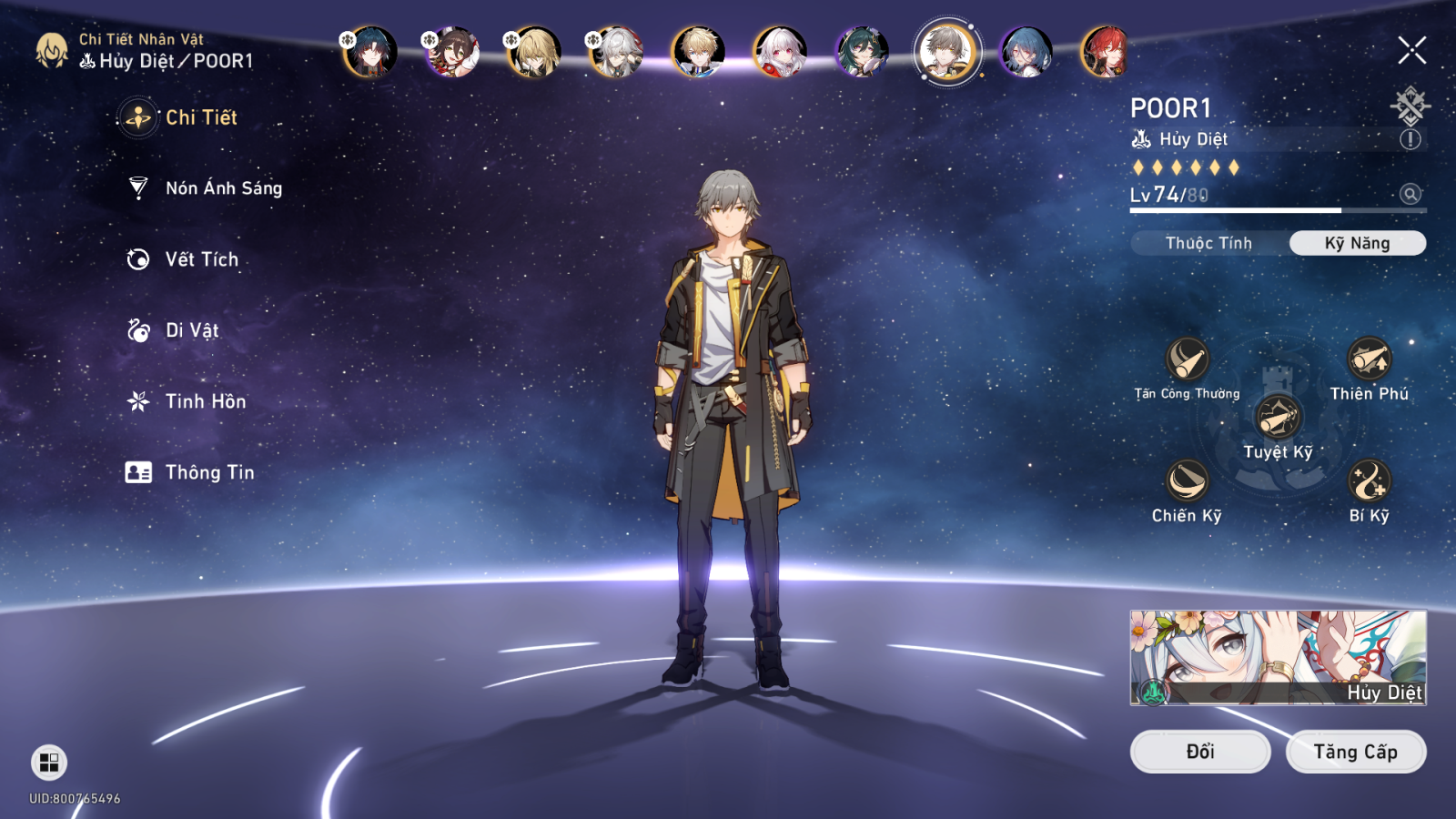Open the Tuyệt Kỹ ultimate icon

[x=1278, y=419]
